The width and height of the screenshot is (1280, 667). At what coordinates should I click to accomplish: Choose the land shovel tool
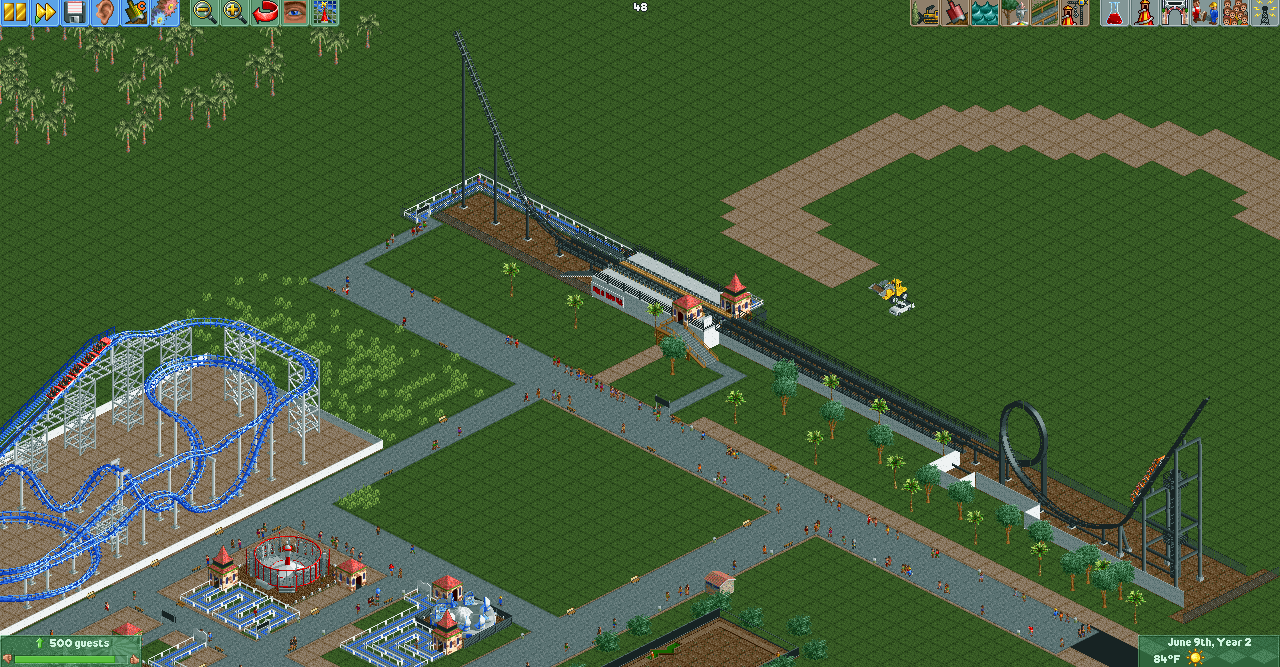[x=955, y=12]
